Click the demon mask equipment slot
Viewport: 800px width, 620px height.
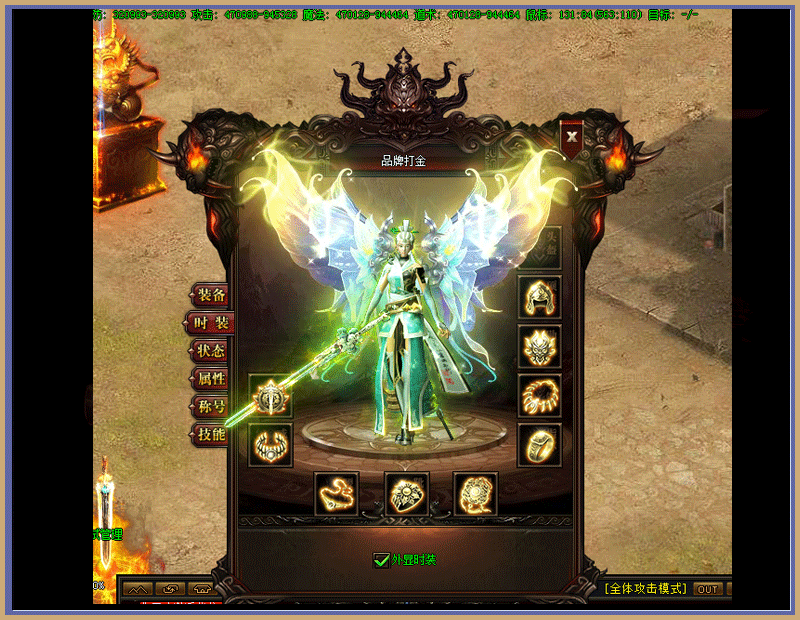click(x=539, y=346)
